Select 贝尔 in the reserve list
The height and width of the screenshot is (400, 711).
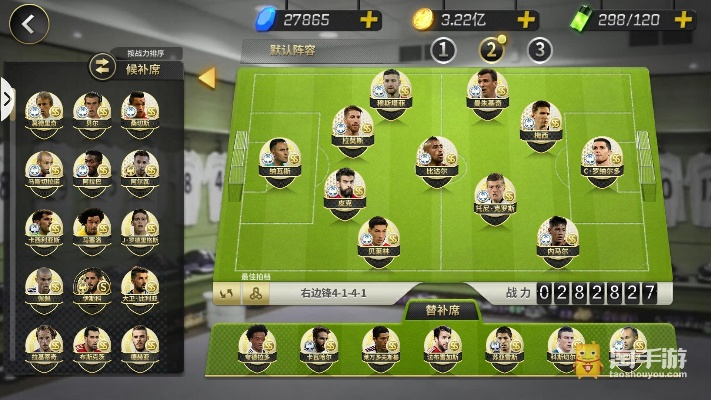92,108
